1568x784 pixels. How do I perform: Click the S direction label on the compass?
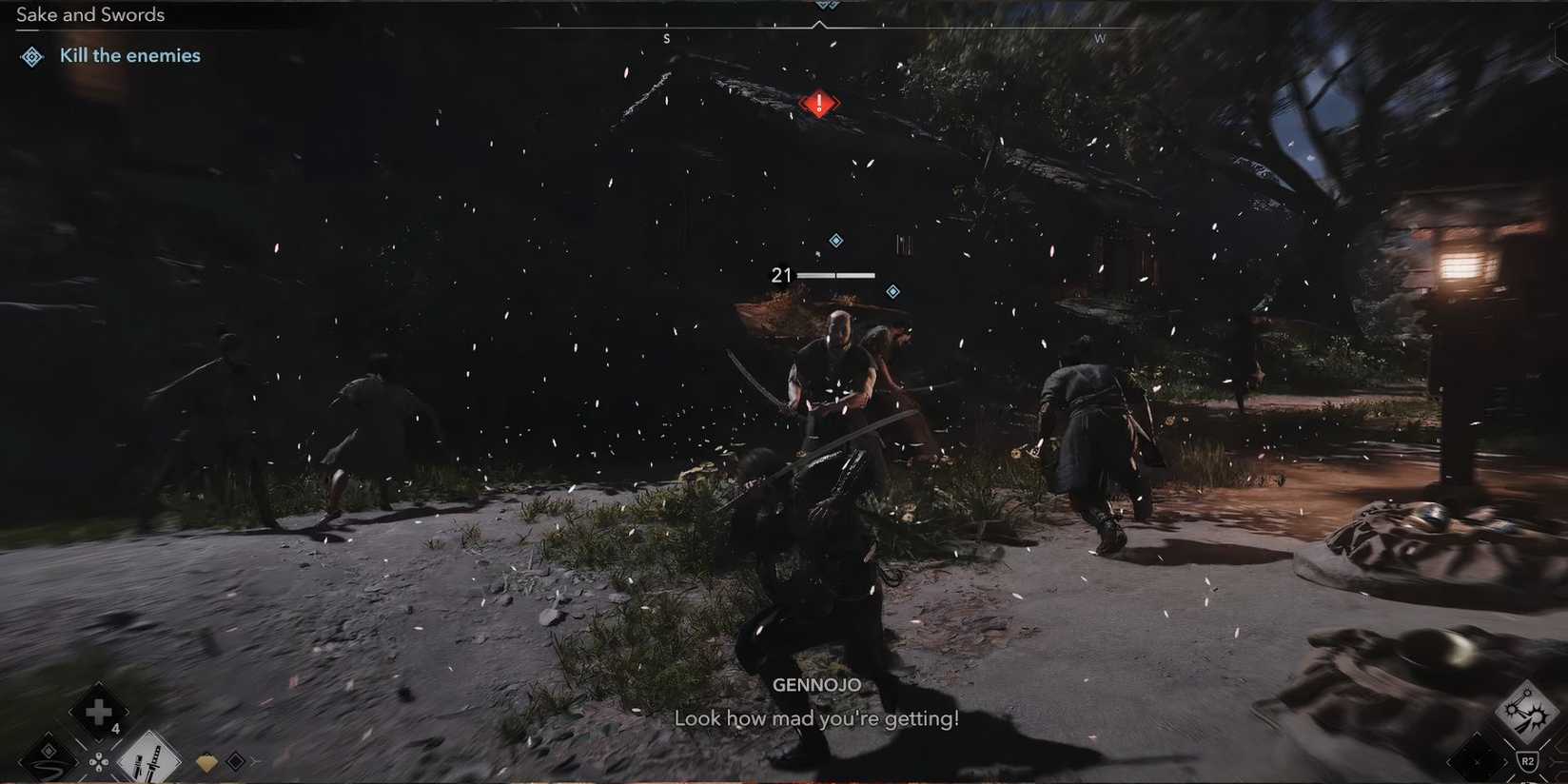667,38
